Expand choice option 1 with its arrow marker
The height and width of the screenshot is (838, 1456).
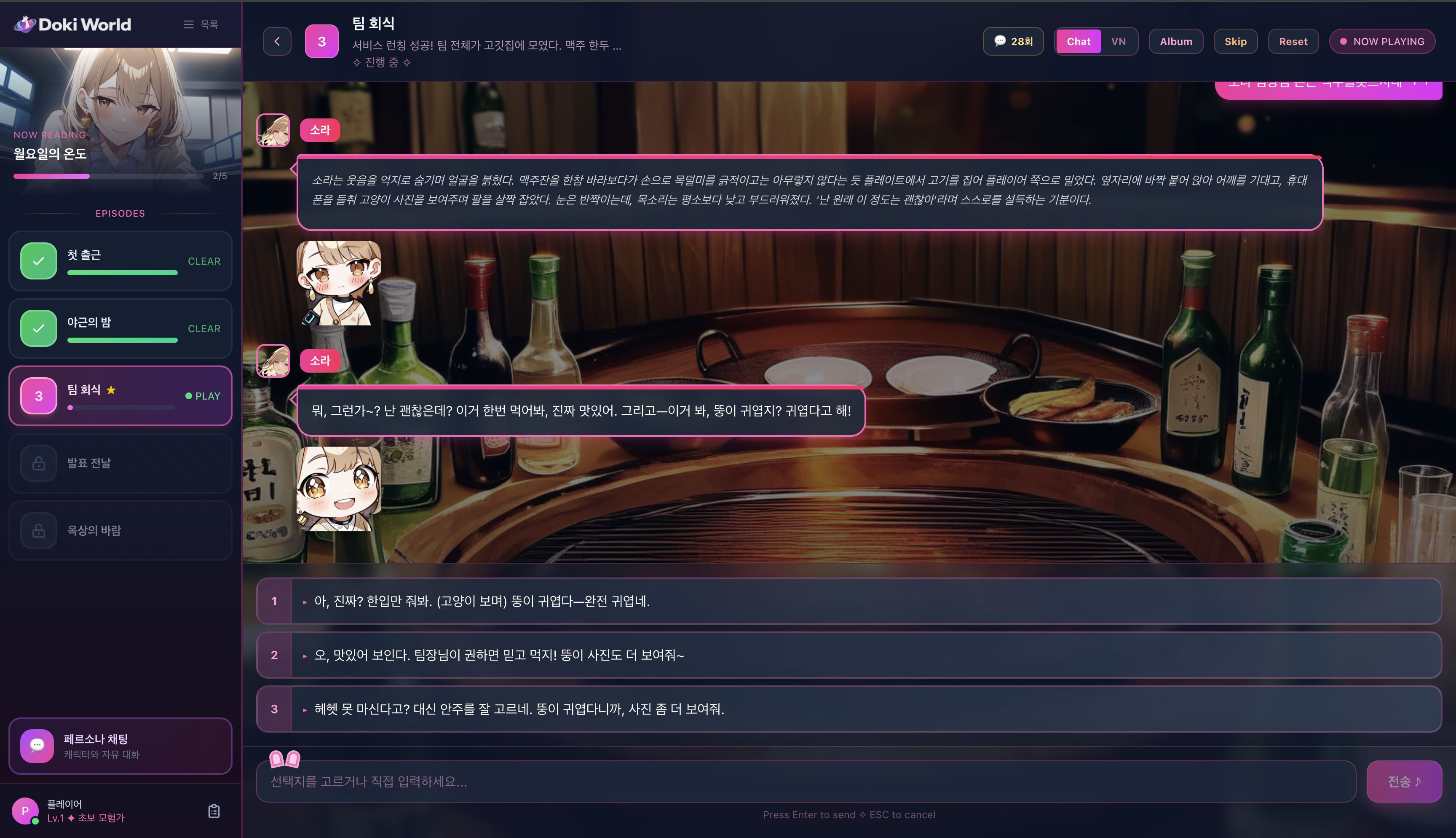click(304, 602)
